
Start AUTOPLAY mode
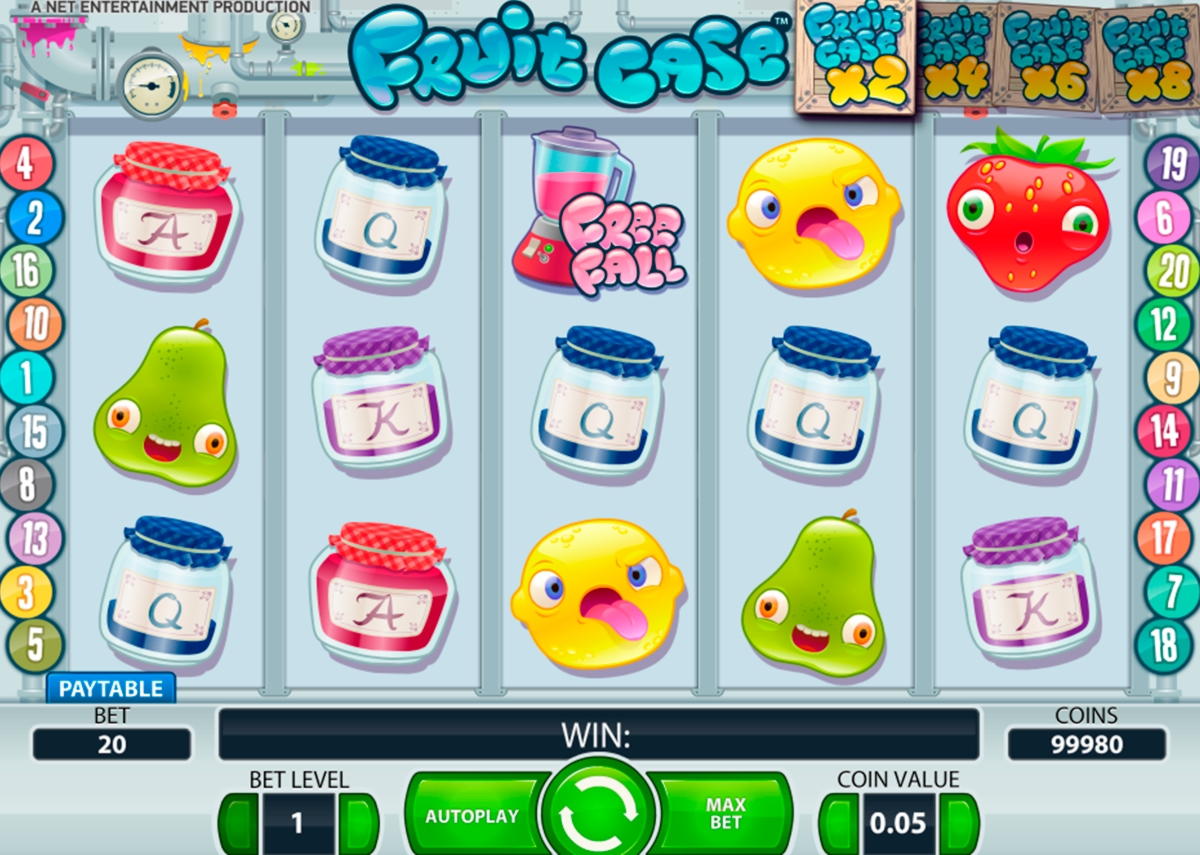tap(472, 815)
